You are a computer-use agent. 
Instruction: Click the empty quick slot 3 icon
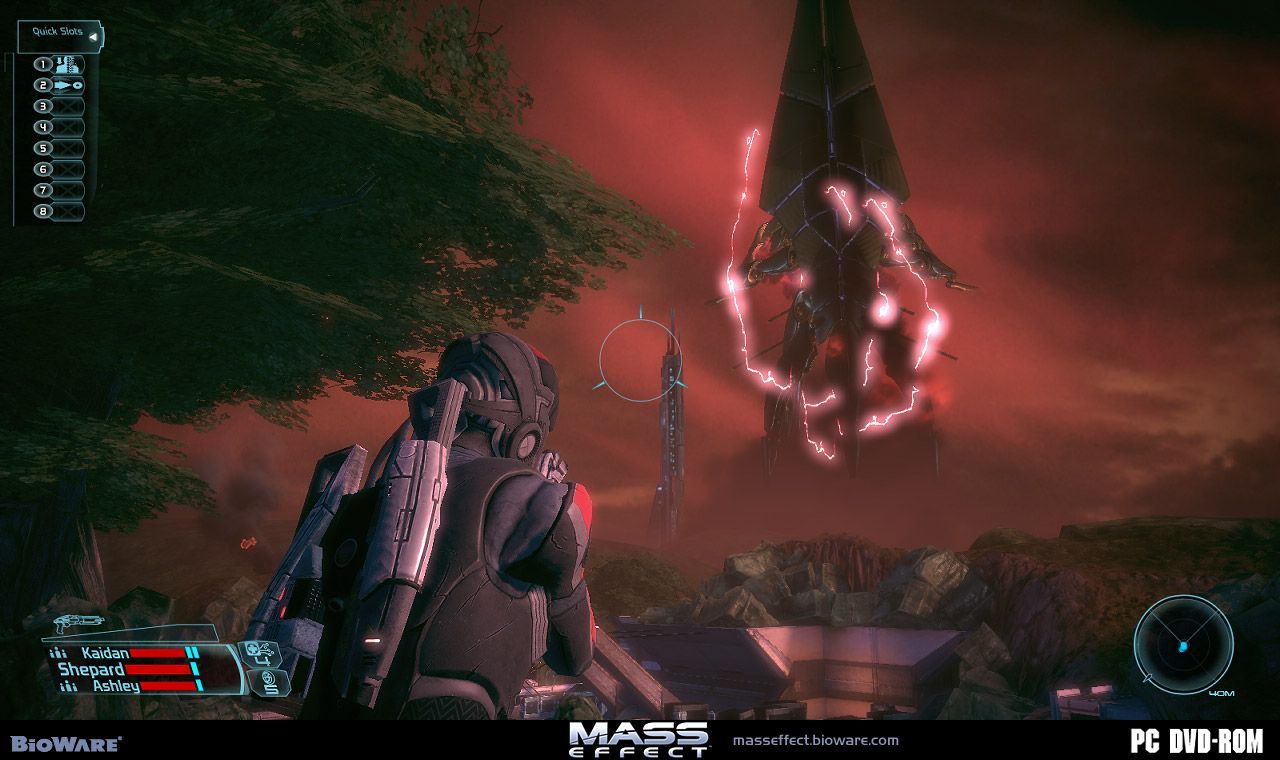[66, 106]
